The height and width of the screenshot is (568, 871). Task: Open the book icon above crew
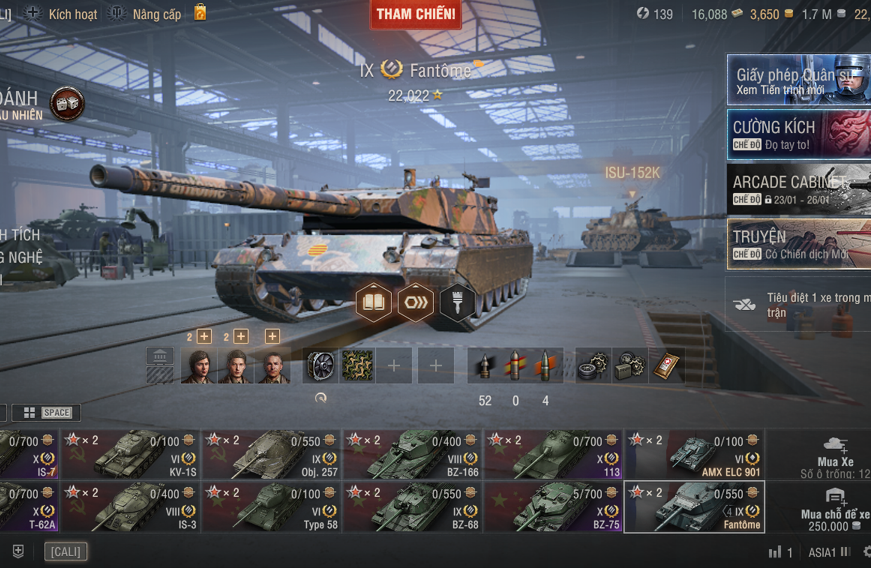(x=374, y=302)
